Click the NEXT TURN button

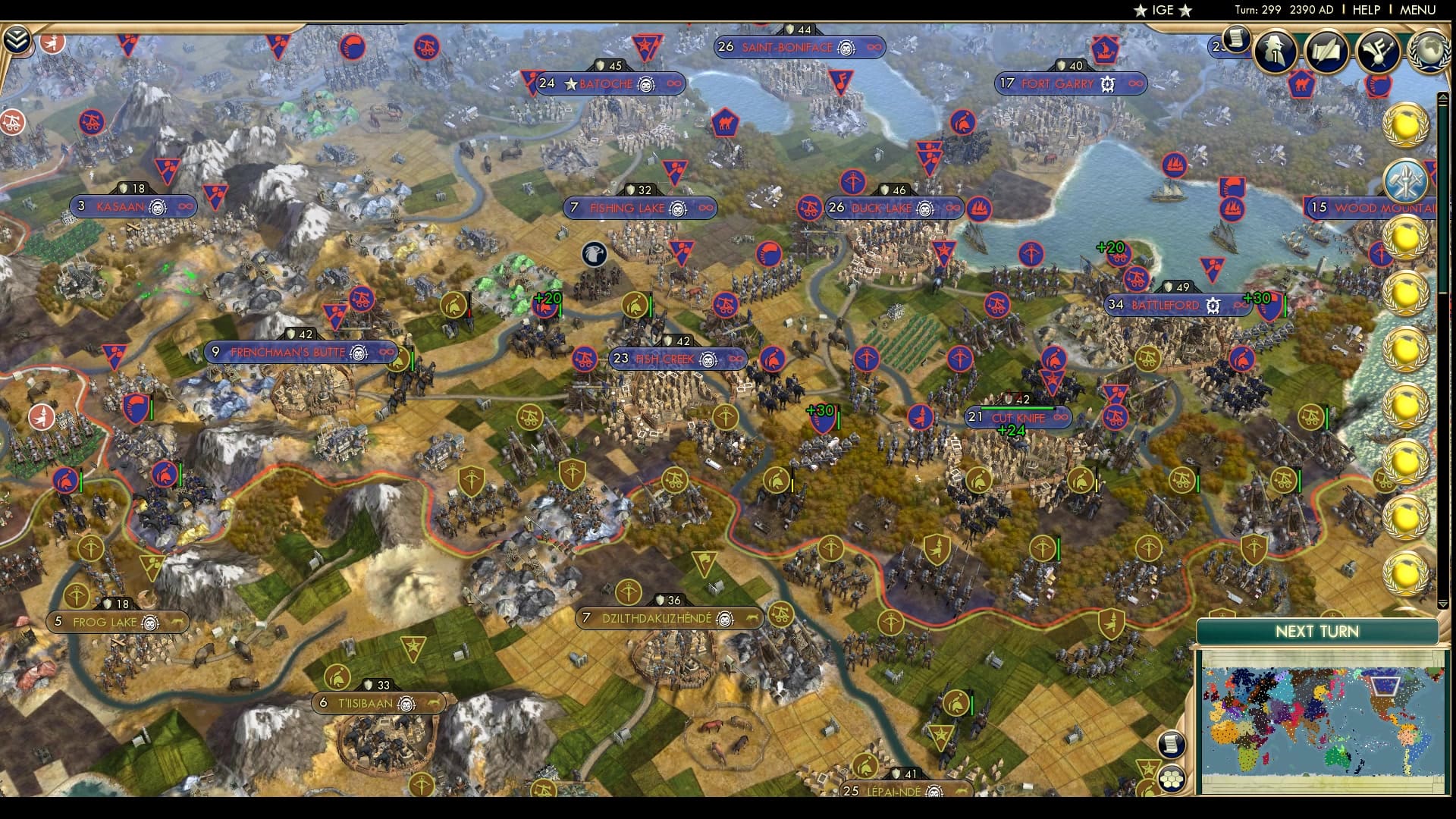coord(1318,632)
